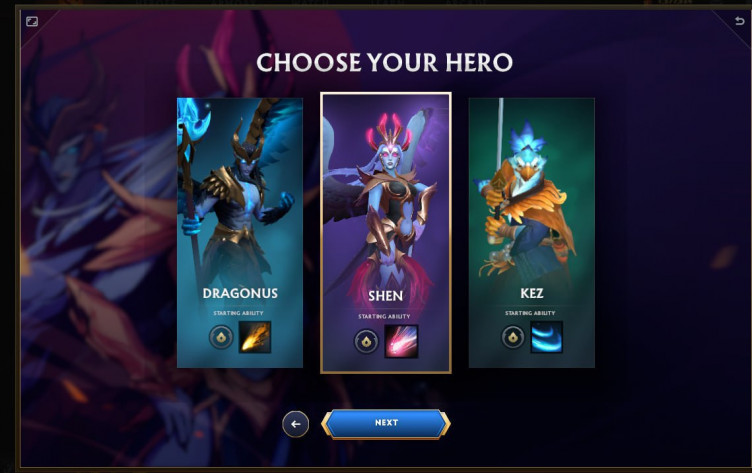
Task: Inspect Shen's pink streak starting ability icon
Action: pos(401,341)
